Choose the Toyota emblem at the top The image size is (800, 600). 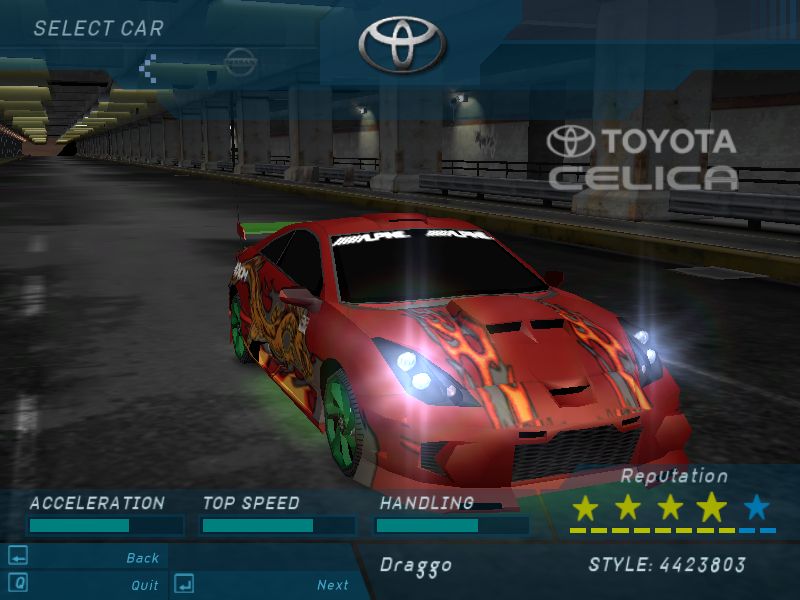click(x=402, y=44)
